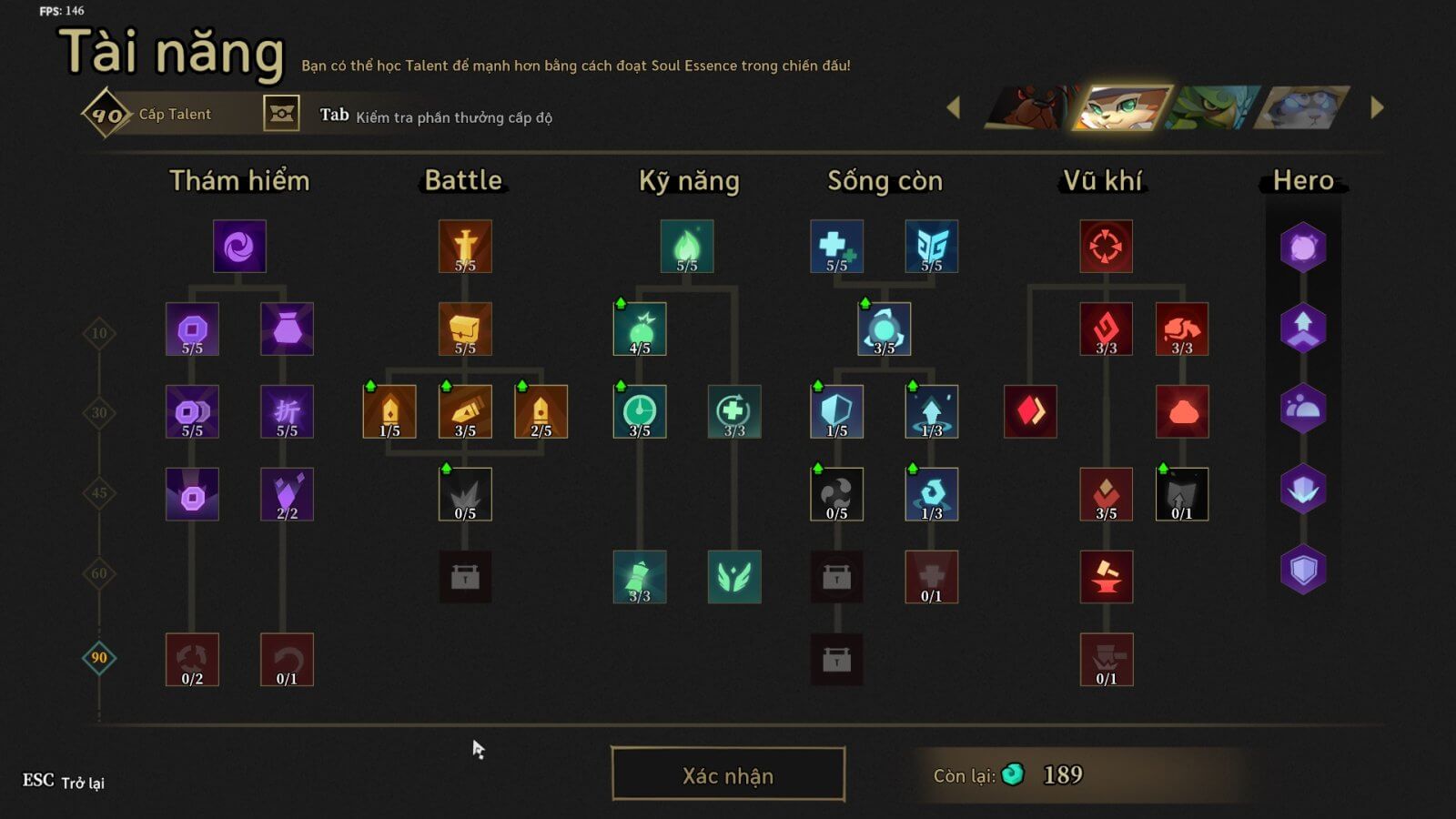This screenshot has height=819, width=1456.
Task: Select the purple swirl exploration talent
Action: pyautogui.click(x=239, y=246)
